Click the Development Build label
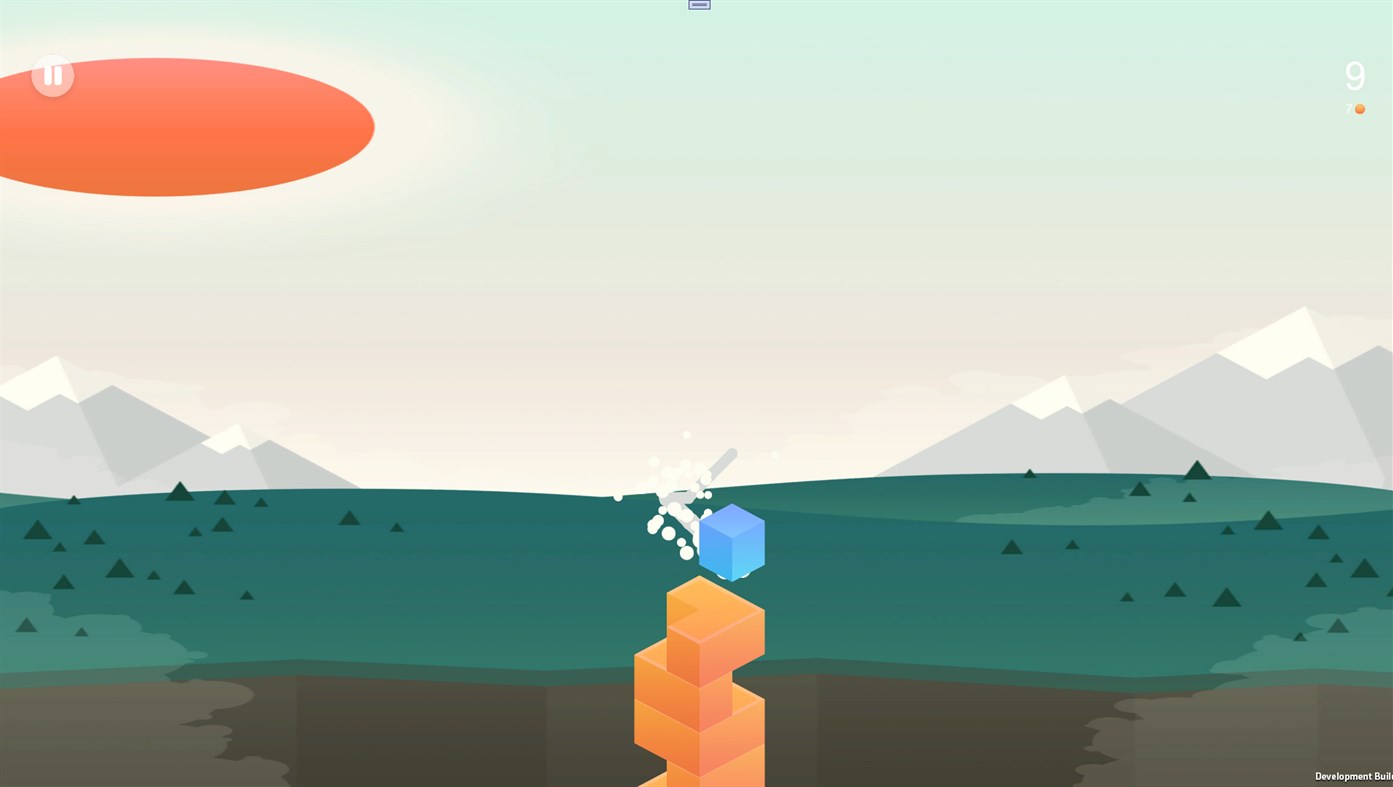1393x787 pixels. (1352, 775)
